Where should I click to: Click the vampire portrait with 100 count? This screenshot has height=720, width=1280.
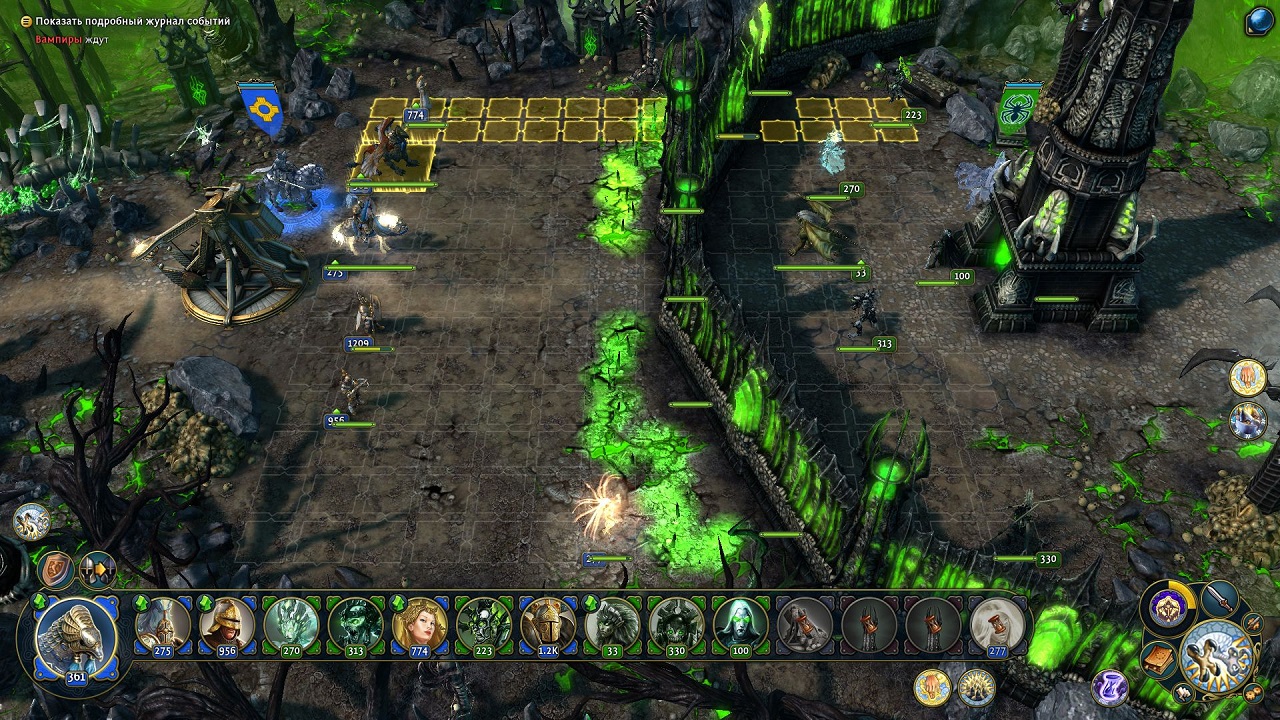click(739, 625)
